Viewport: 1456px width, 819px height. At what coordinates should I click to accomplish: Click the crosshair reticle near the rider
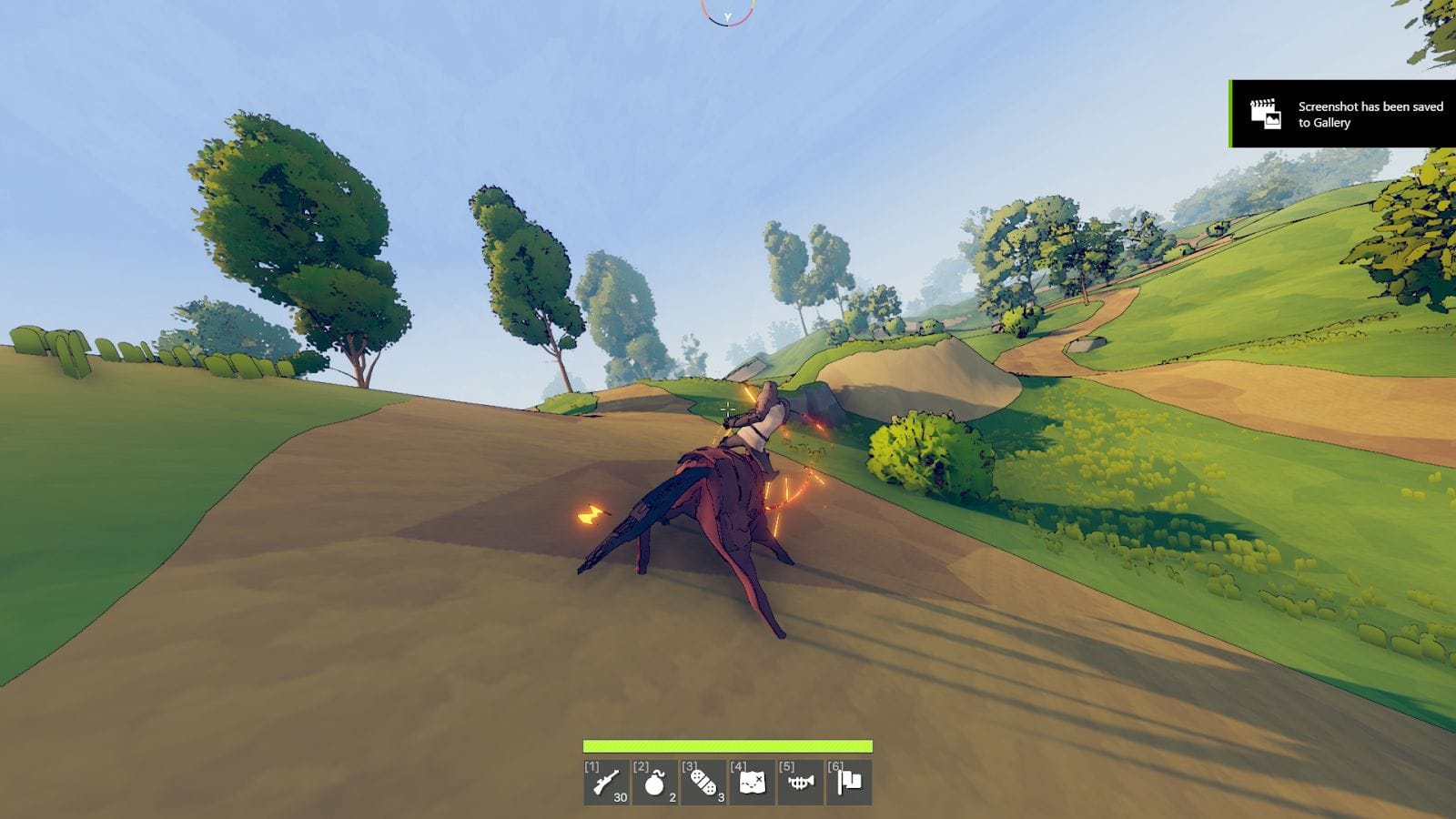pos(731,409)
